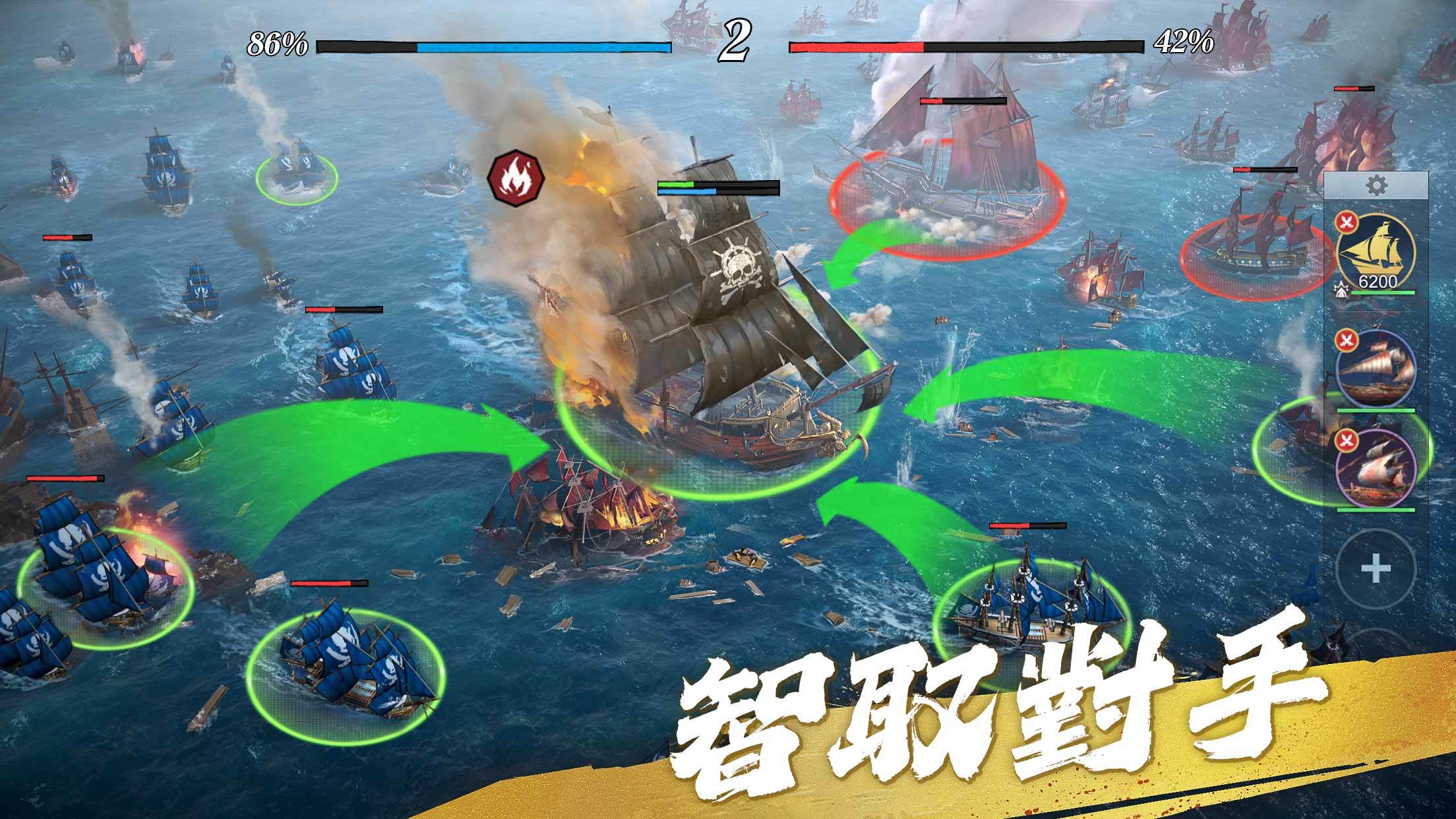The image size is (1456, 819).
Task: Click the 86% blue team label
Action: tap(277, 45)
